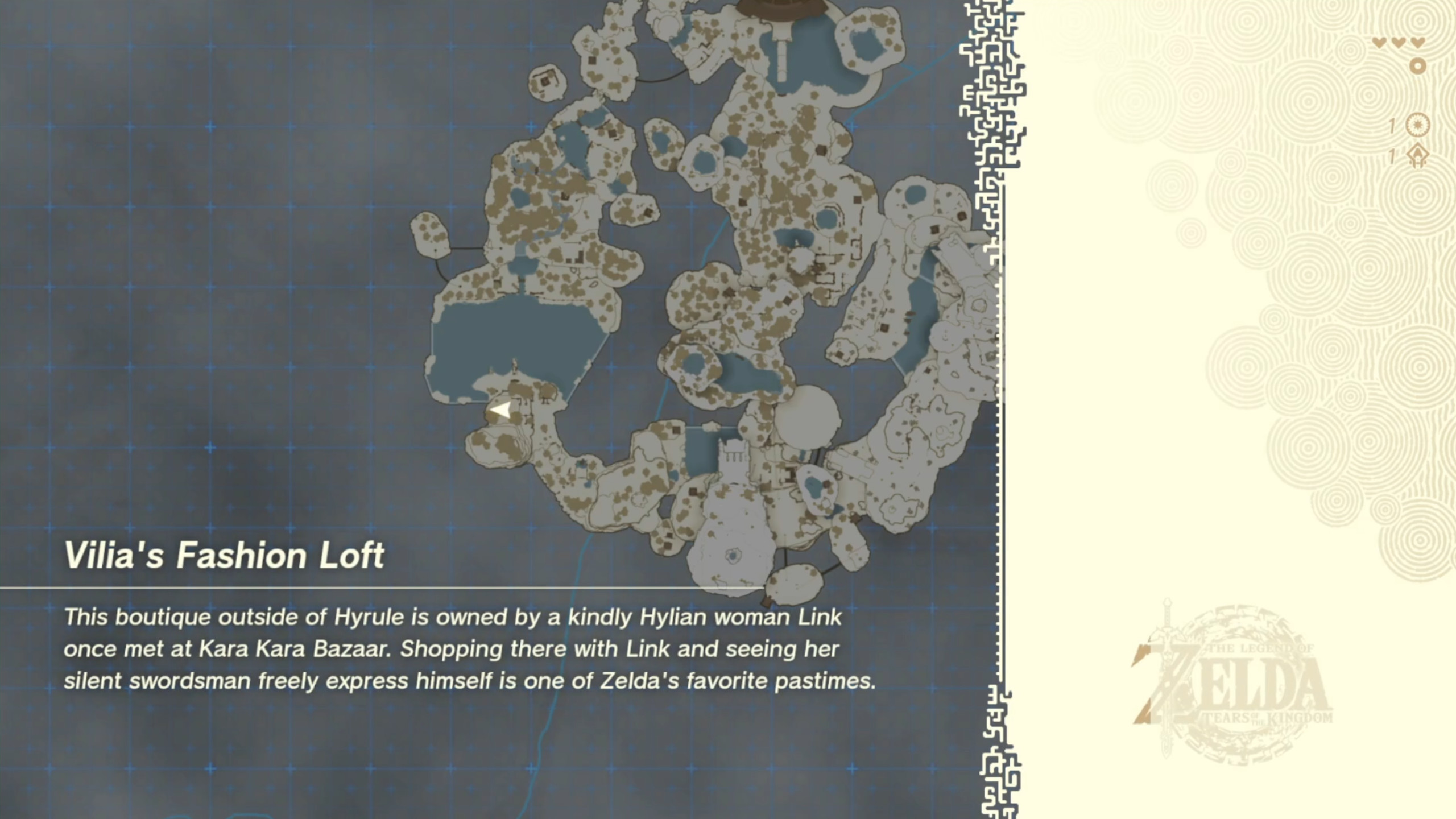Click the counter showing 1 next to the sun icon

click(1391, 126)
